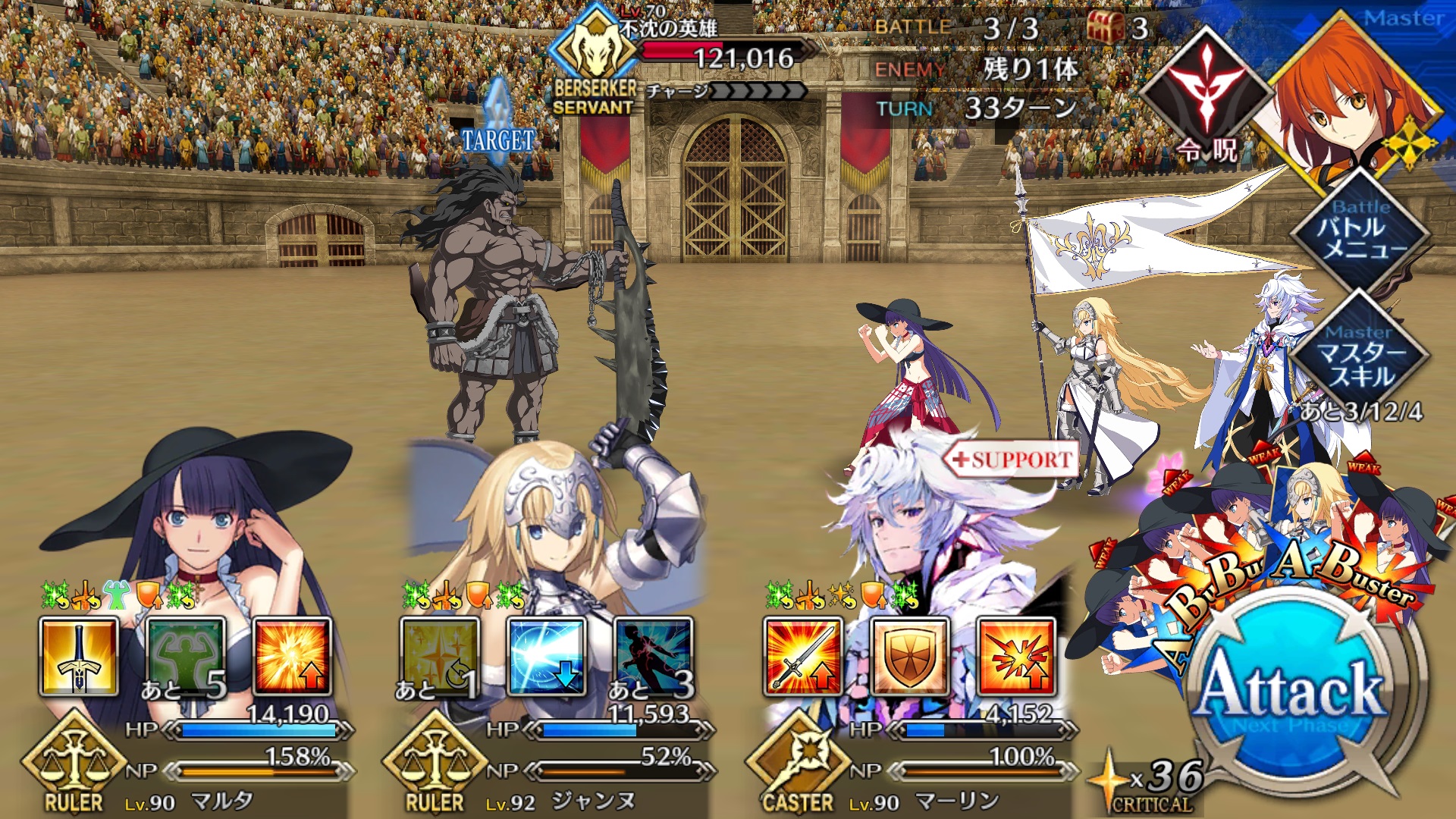
Task: Select Martha's green muscle skill on cooldown
Action: (186, 657)
